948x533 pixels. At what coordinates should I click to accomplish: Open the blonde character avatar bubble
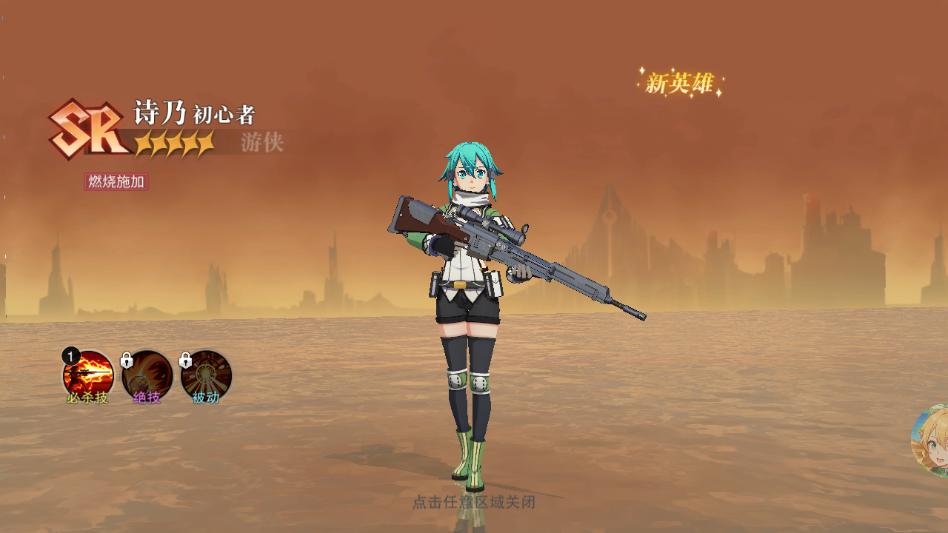[932, 441]
